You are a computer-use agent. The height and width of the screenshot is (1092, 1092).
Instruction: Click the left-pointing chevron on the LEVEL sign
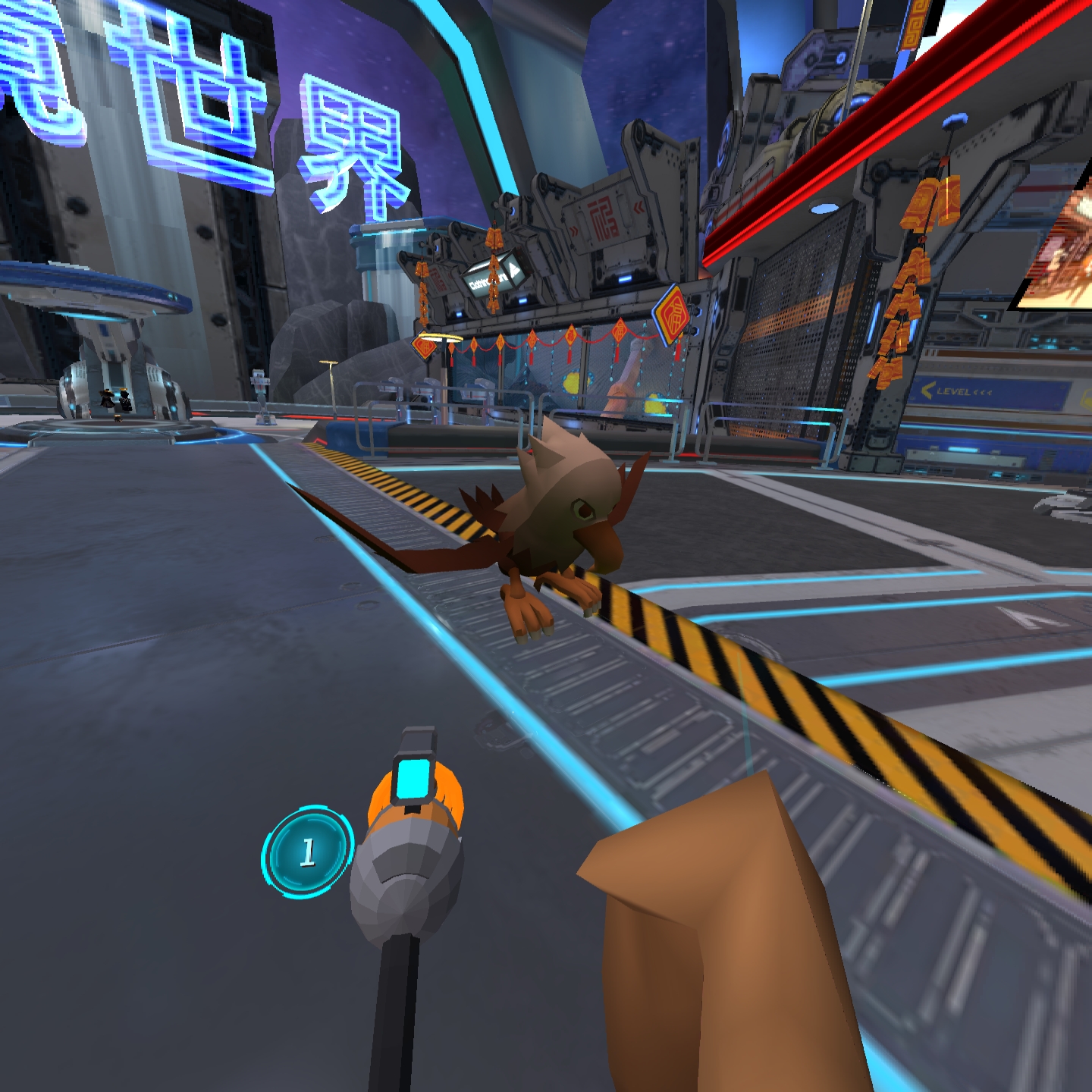(925, 389)
